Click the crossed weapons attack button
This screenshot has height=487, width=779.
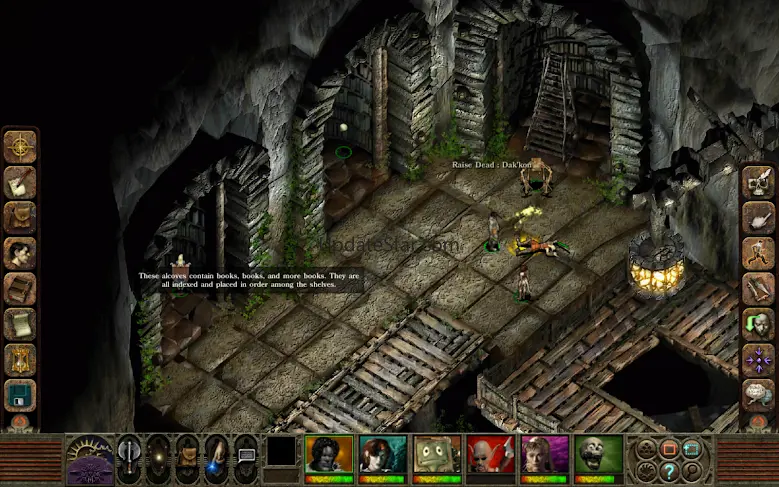pyautogui.click(x=758, y=288)
